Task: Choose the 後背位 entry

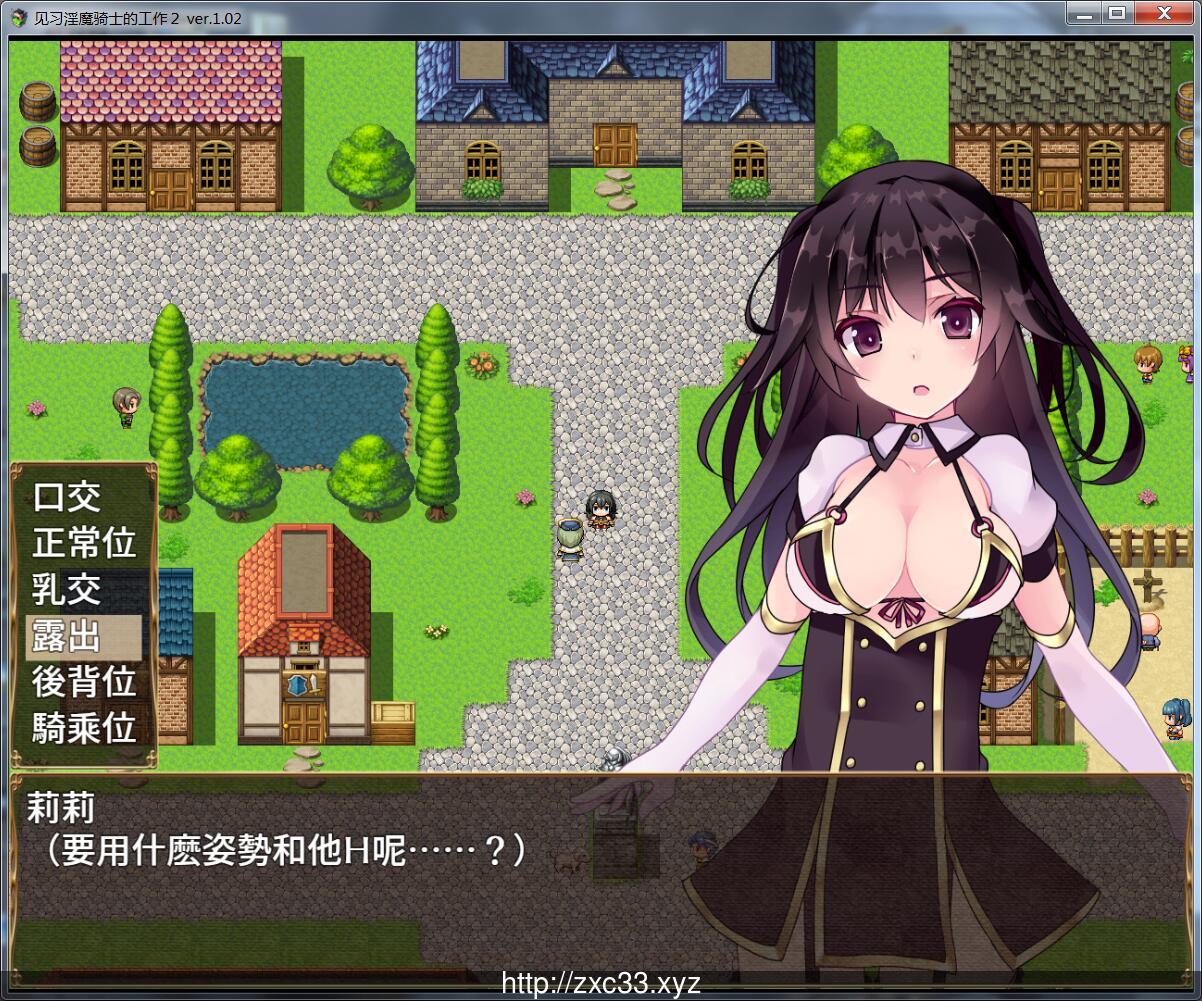Action: tap(84, 682)
